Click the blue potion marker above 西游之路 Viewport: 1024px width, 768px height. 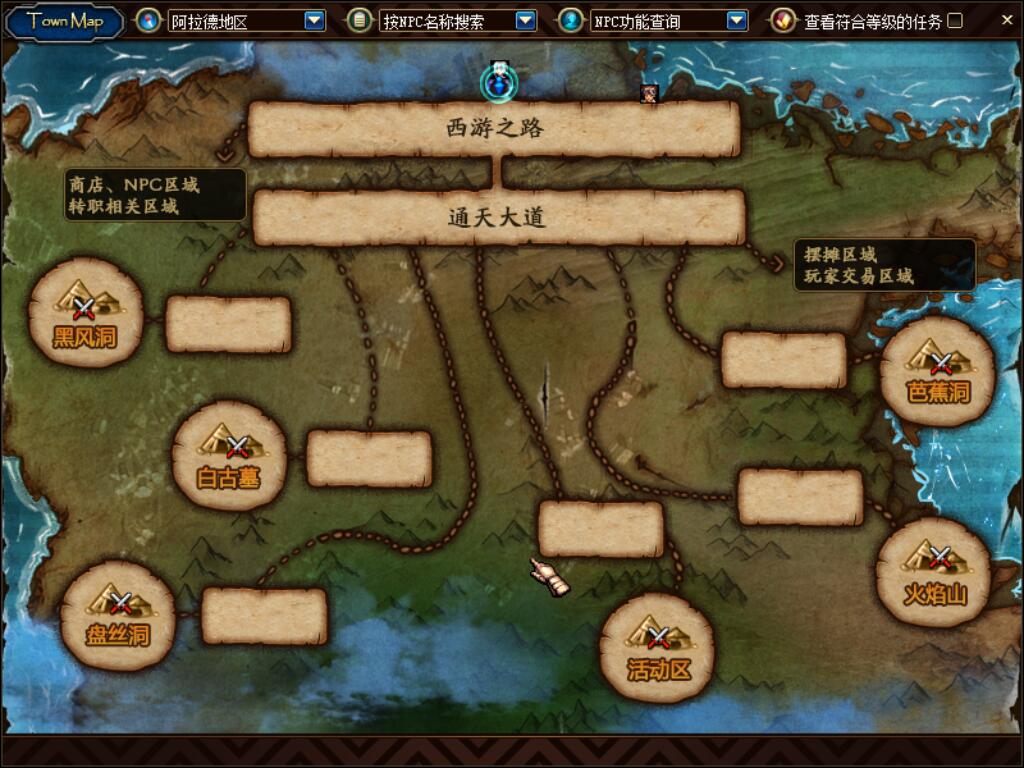497,83
